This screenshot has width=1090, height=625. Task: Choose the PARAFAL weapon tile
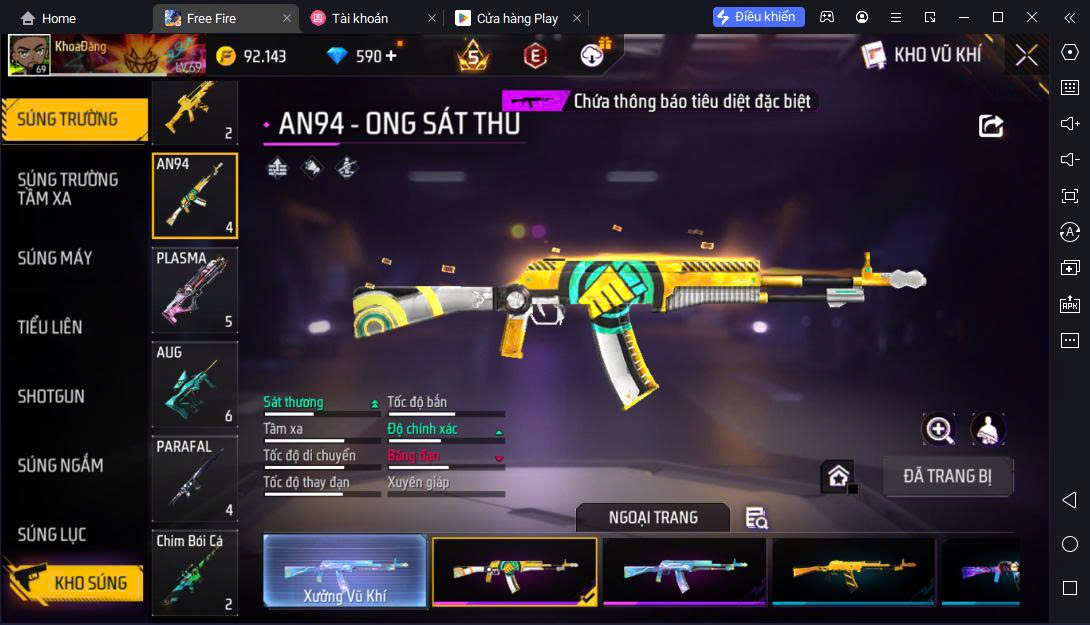tap(195, 479)
